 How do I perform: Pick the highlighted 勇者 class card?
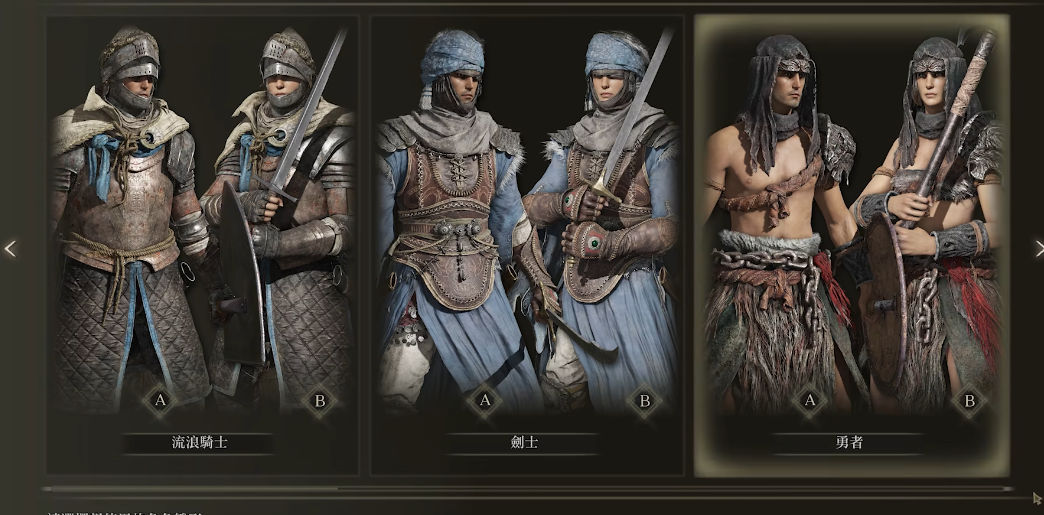pos(850,245)
